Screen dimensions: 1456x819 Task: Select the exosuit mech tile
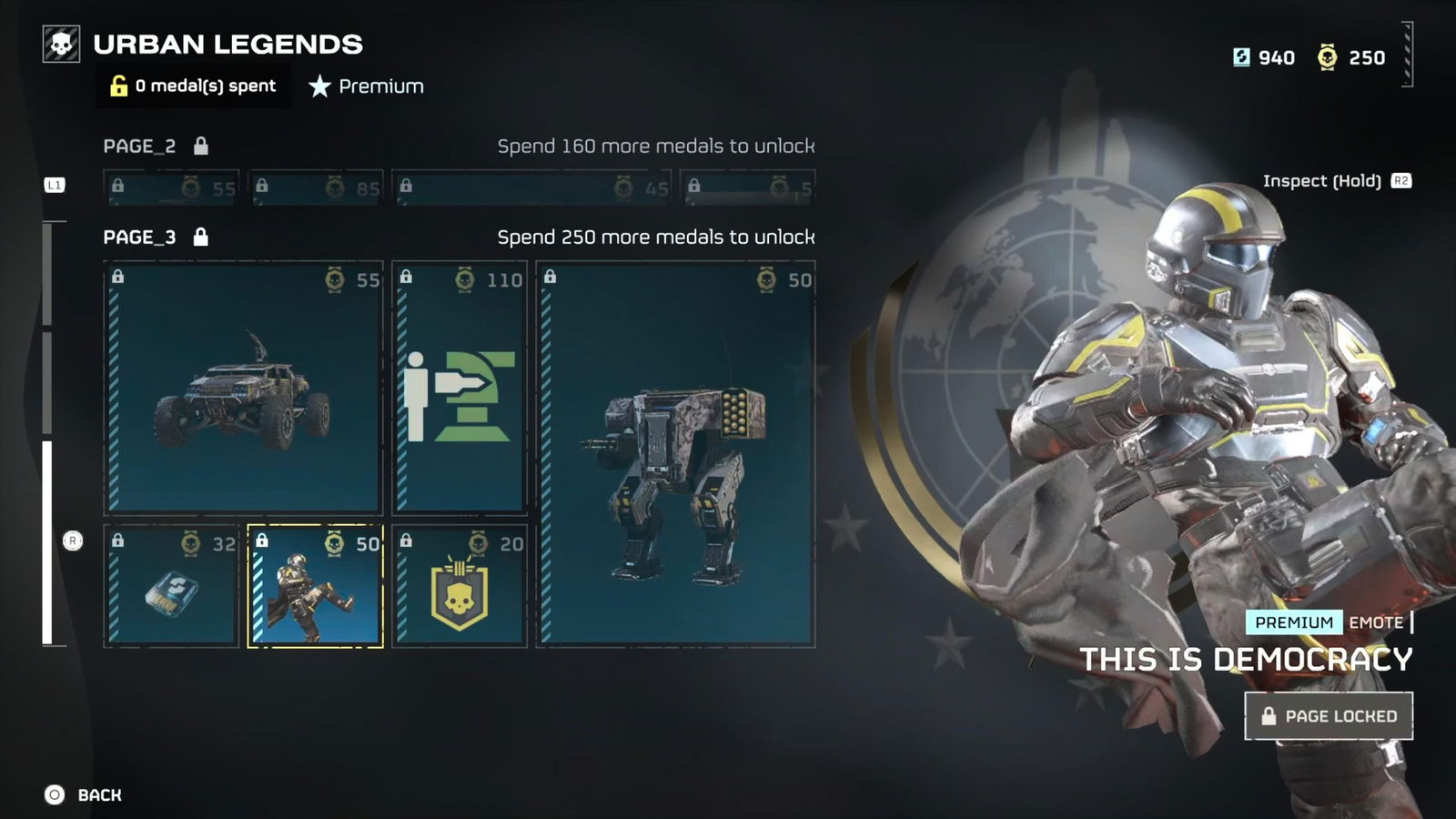(x=675, y=454)
